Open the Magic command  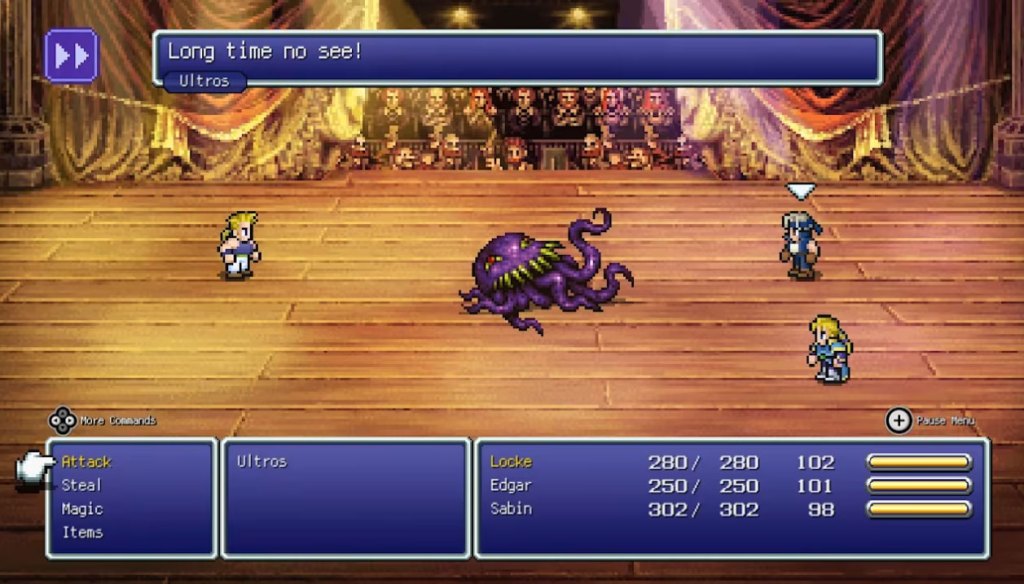tap(82, 509)
